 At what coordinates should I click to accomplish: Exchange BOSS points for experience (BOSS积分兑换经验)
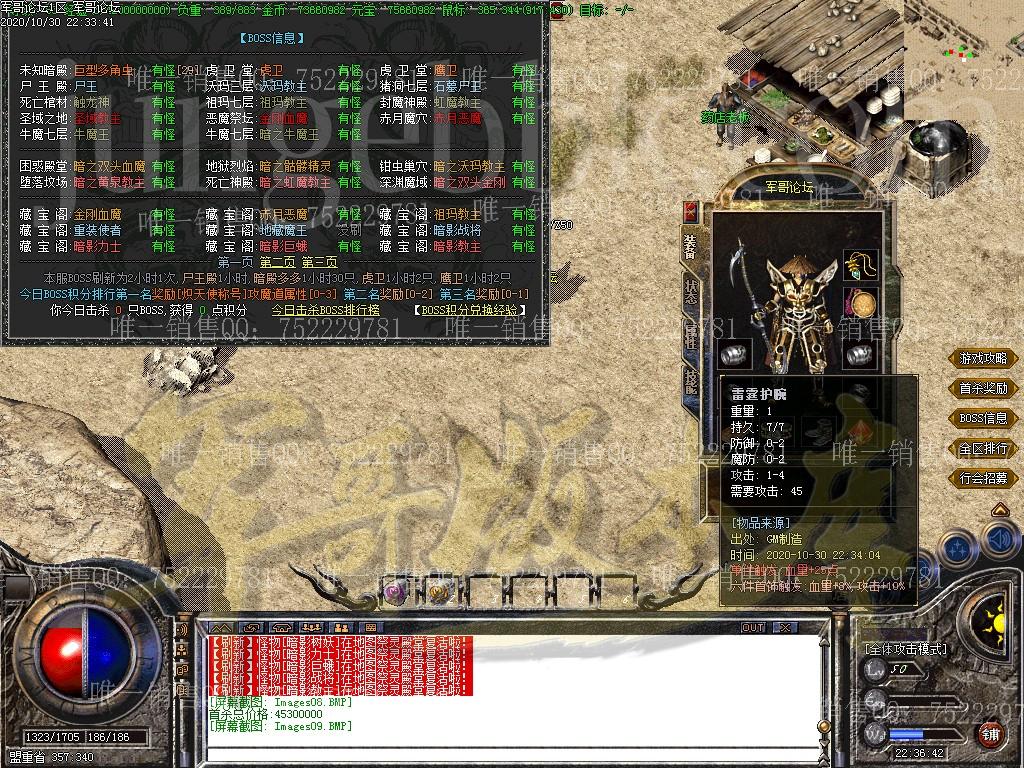470,311
